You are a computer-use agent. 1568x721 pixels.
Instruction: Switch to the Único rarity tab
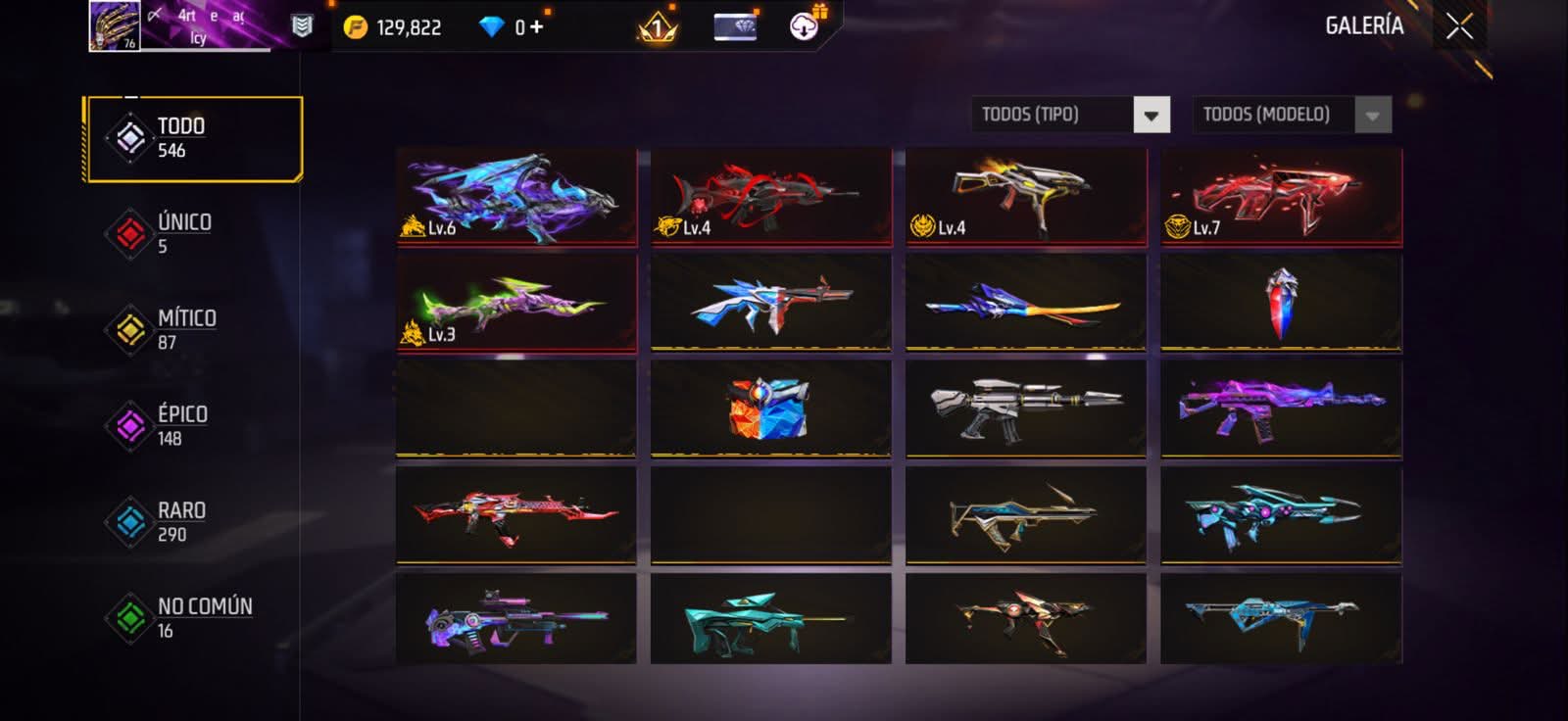pyautogui.click(x=183, y=233)
